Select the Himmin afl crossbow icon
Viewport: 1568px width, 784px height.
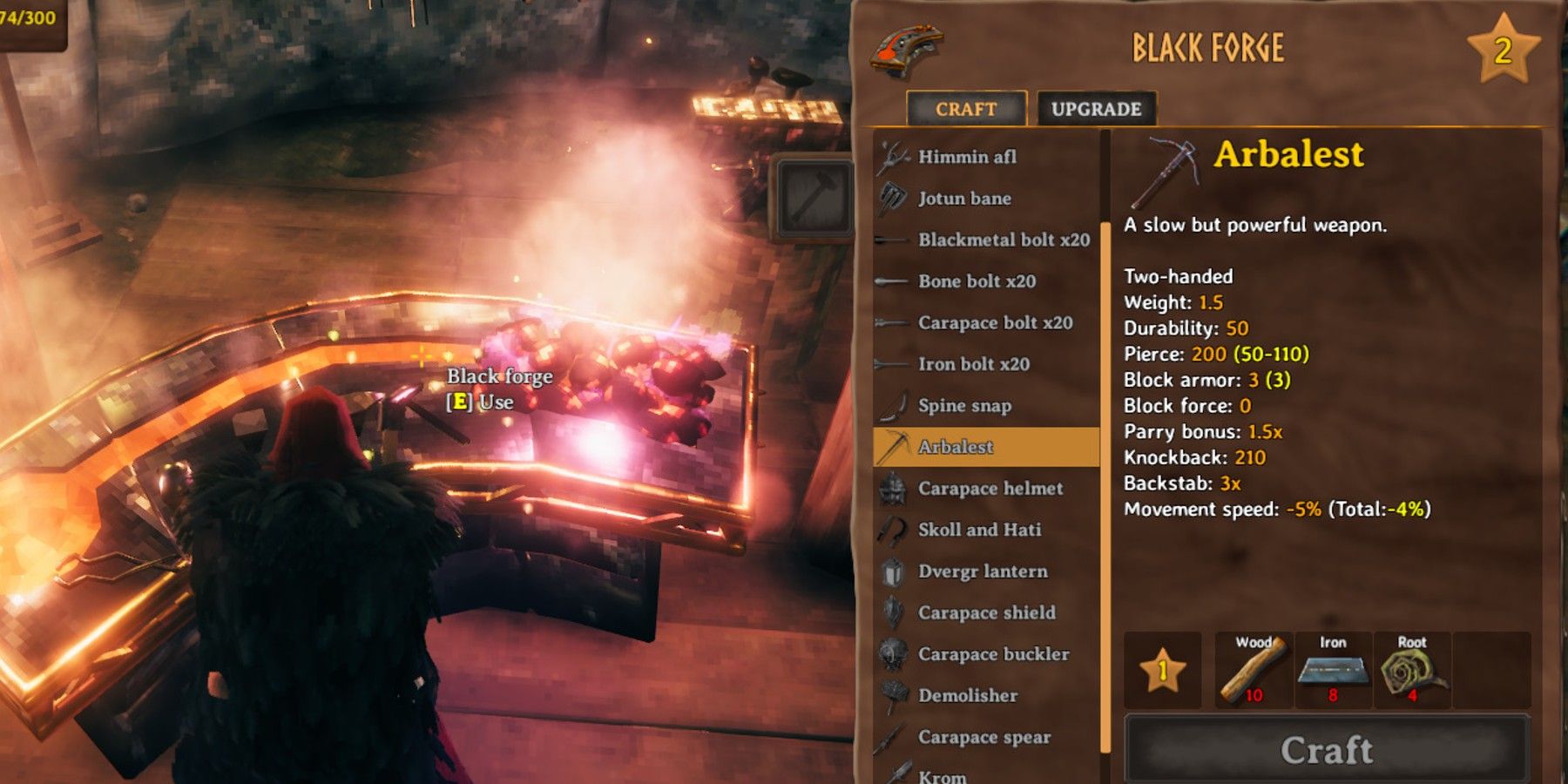(x=894, y=157)
